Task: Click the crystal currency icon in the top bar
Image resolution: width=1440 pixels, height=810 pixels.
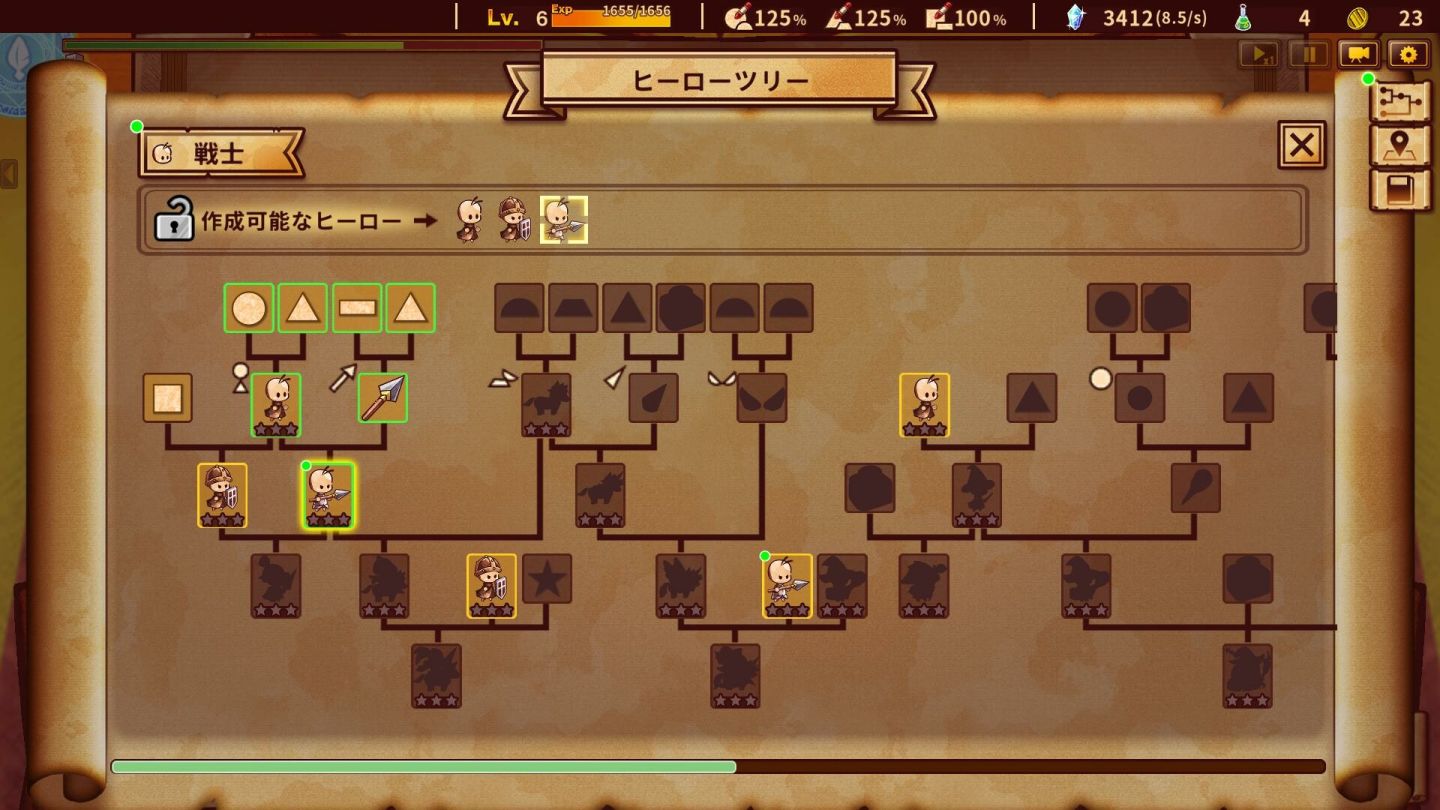Action: (x=1078, y=16)
